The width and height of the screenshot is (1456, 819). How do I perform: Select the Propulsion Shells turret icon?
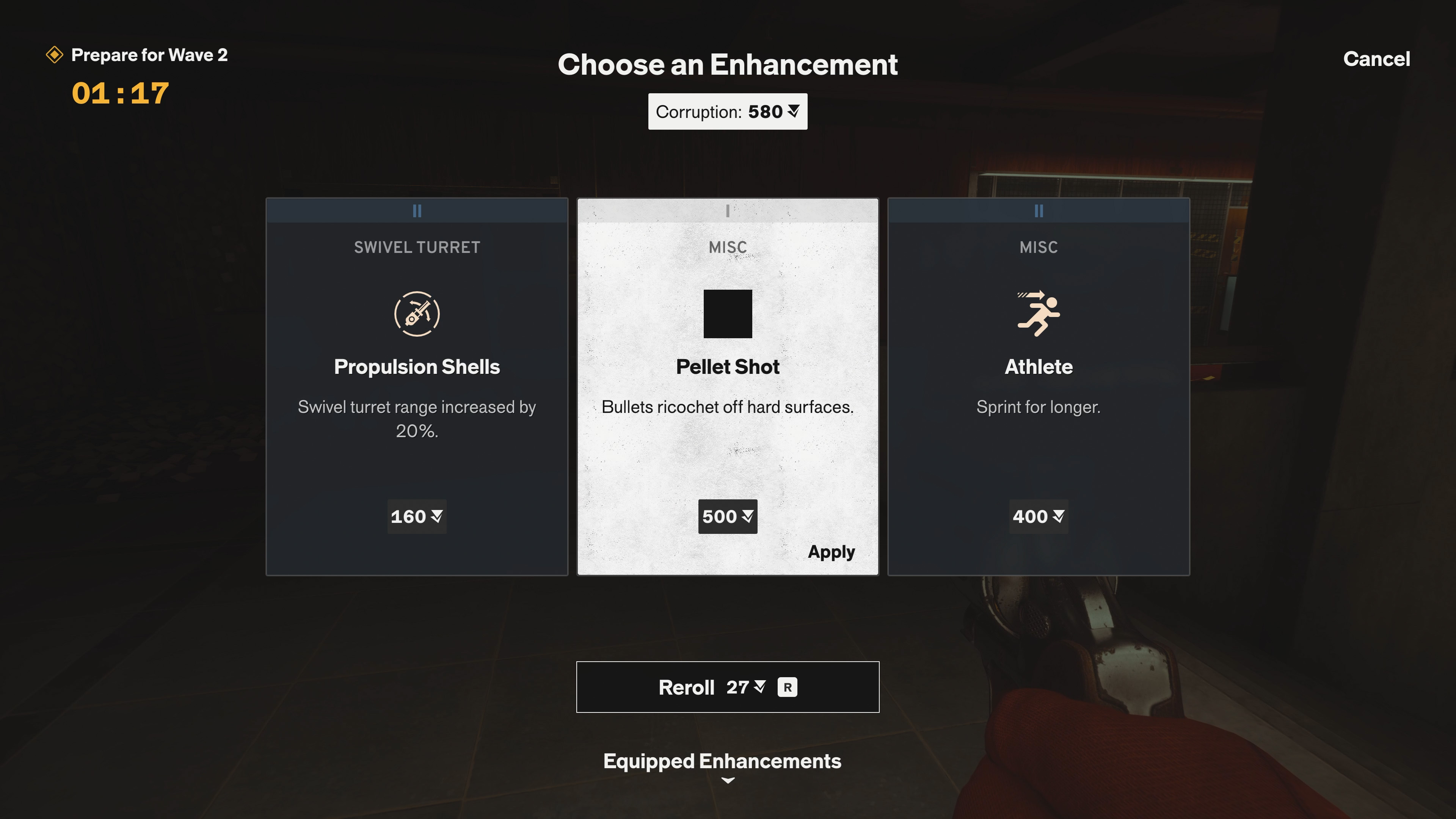417,313
